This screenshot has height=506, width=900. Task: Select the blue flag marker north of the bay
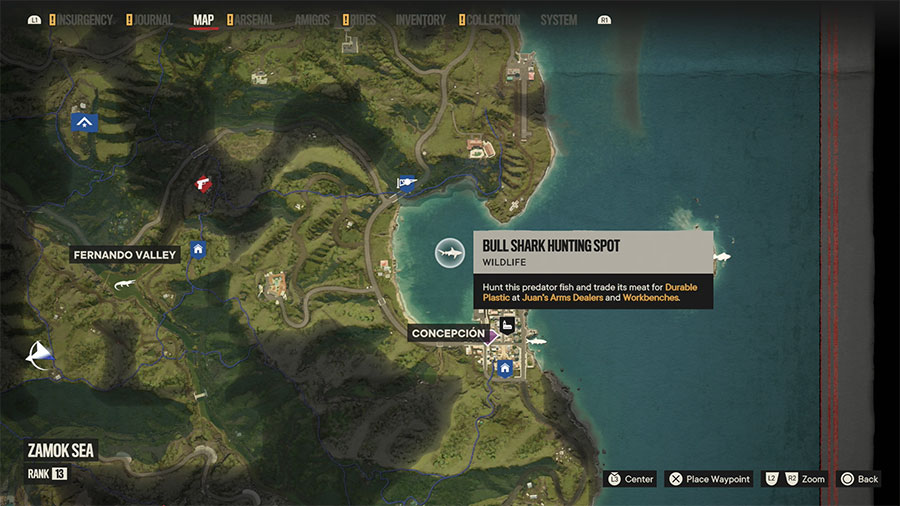pyautogui.click(x=405, y=182)
